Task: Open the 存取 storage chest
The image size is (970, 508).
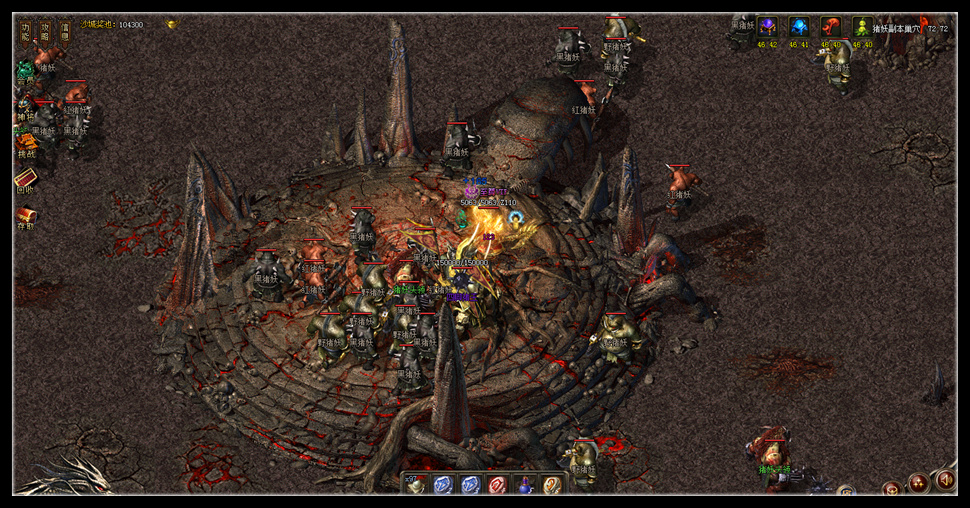Action: (x=26, y=216)
